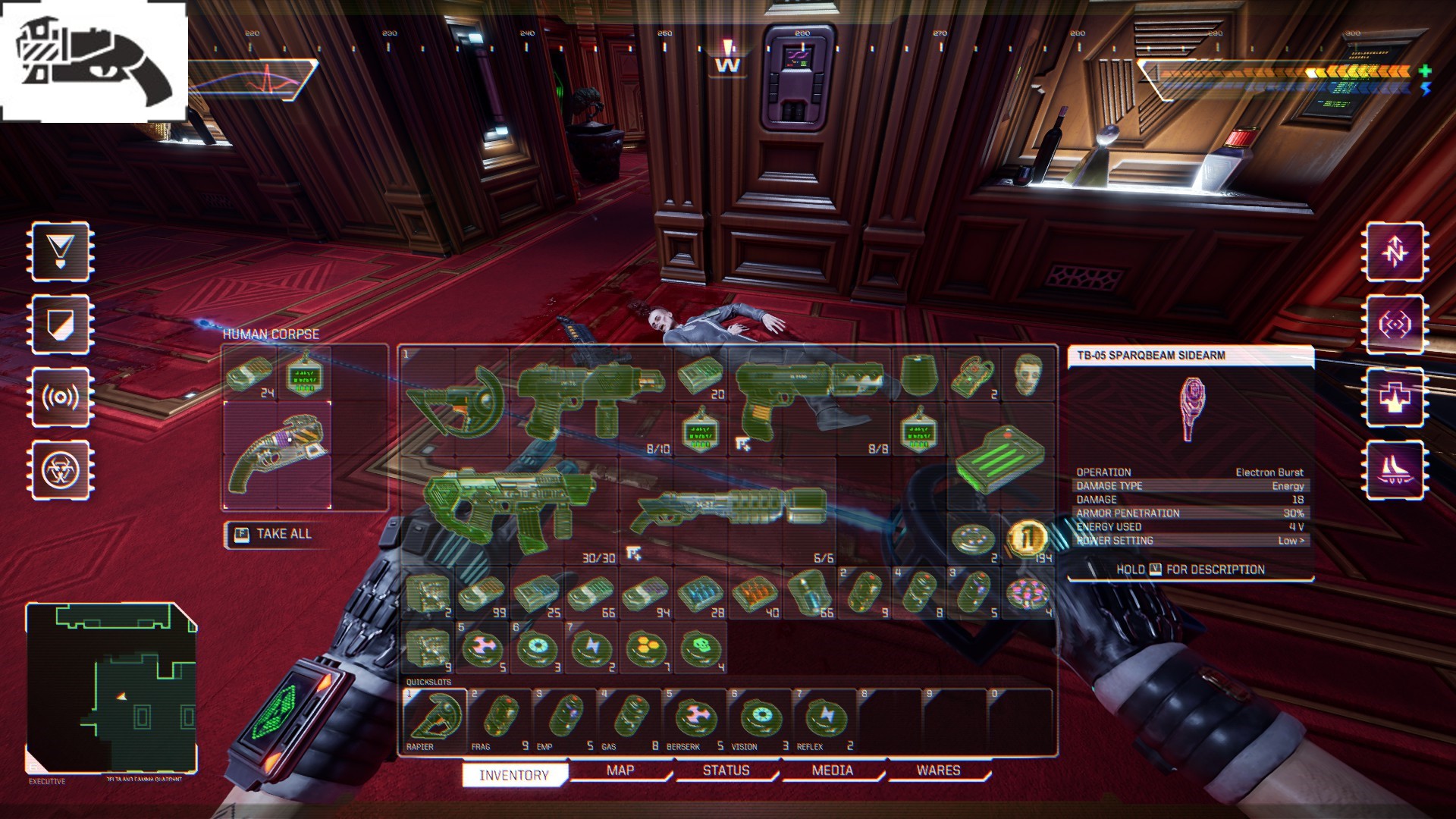This screenshot has width=1456, height=819.
Task: Select the Rapier quickslot
Action: pyautogui.click(x=435, y=719)
